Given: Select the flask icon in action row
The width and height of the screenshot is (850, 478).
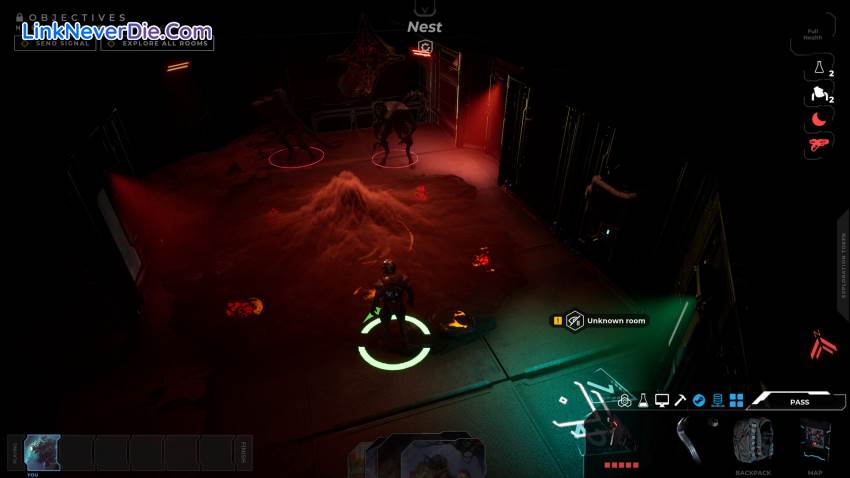Looking at the screenshot, I should pos(644,400).
